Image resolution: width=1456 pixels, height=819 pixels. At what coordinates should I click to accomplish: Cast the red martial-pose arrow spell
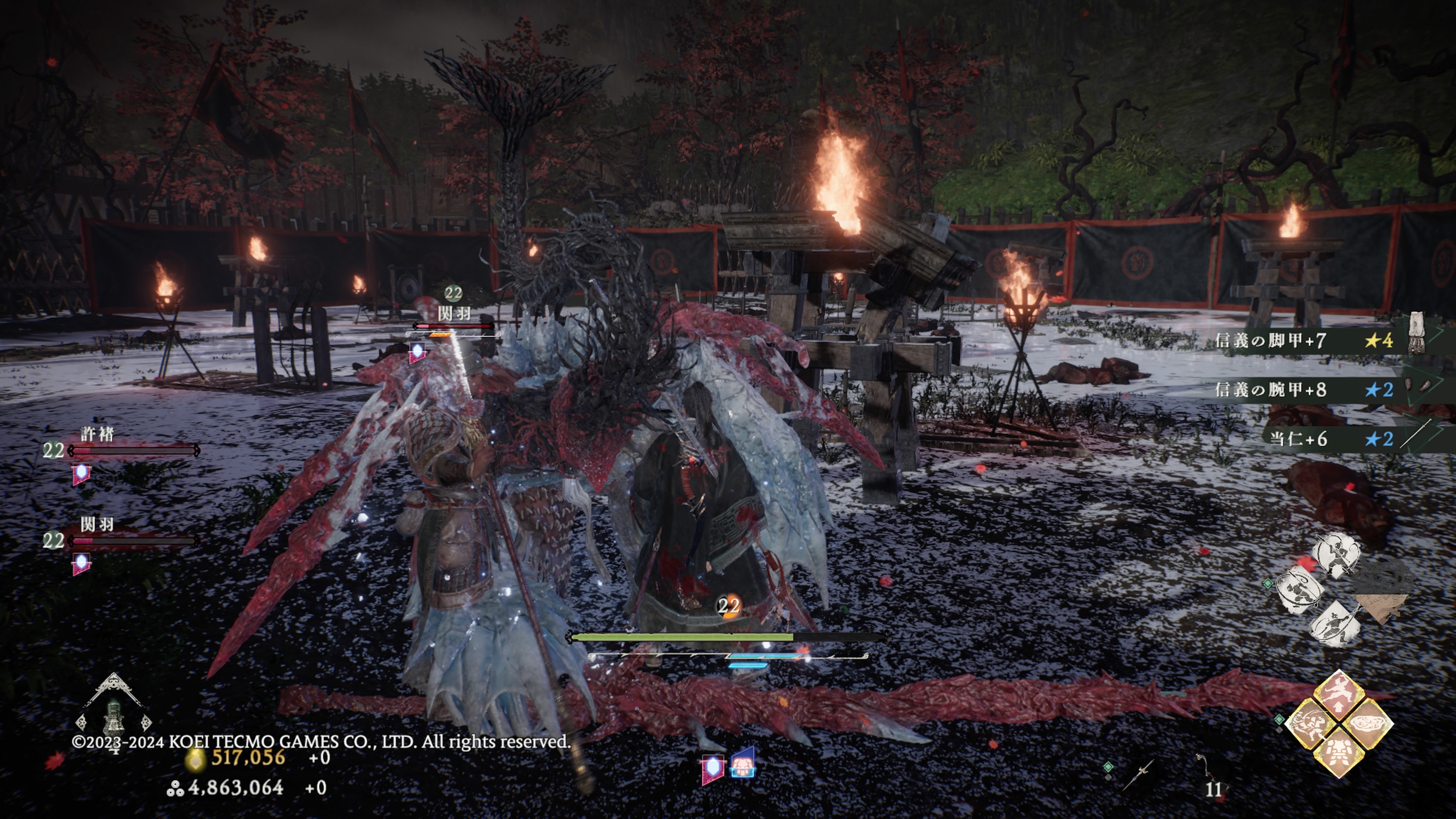pyautogui.click(x=1338, y=693)
